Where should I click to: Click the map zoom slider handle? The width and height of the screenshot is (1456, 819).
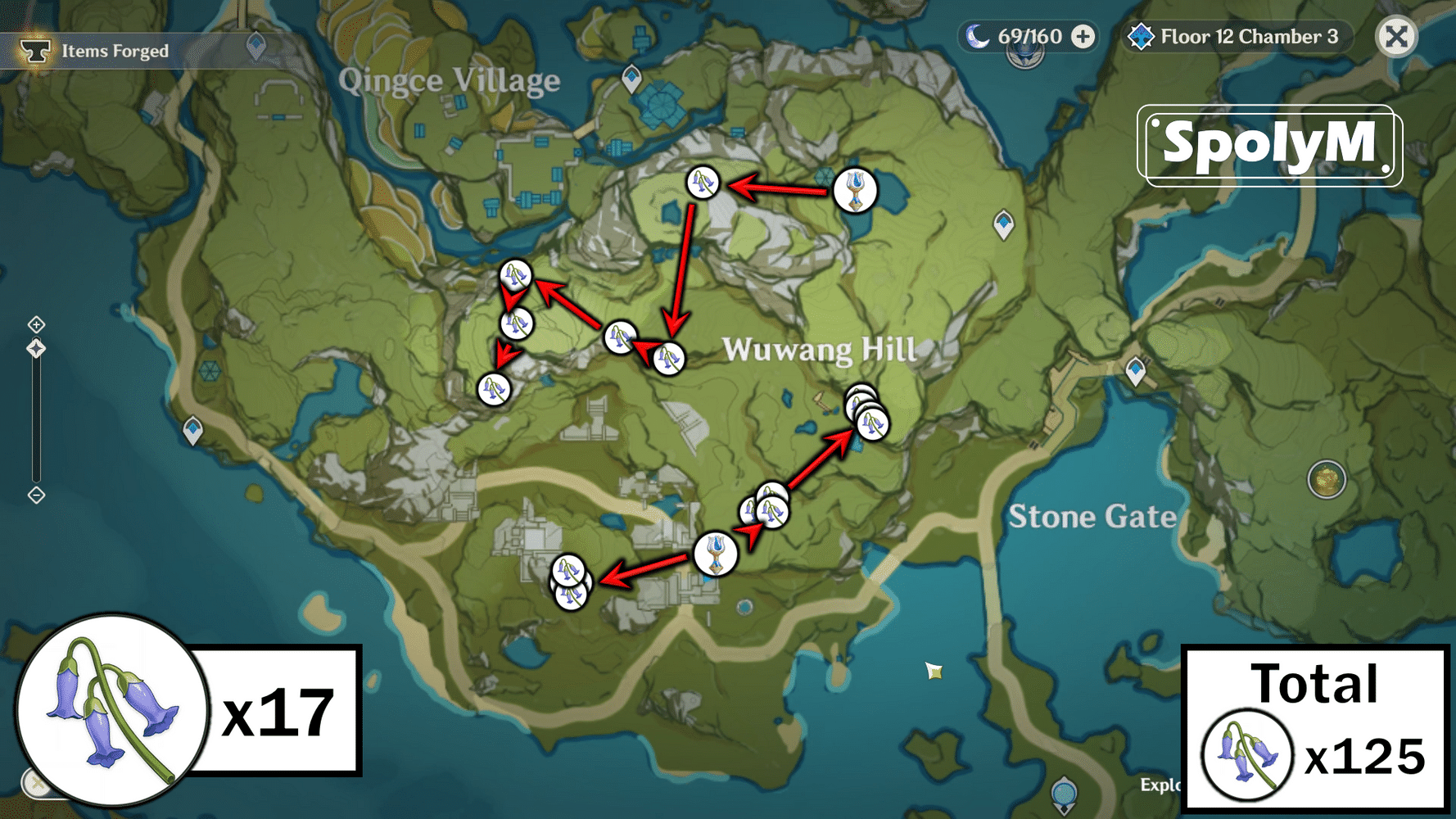click(x=35, y=348)
